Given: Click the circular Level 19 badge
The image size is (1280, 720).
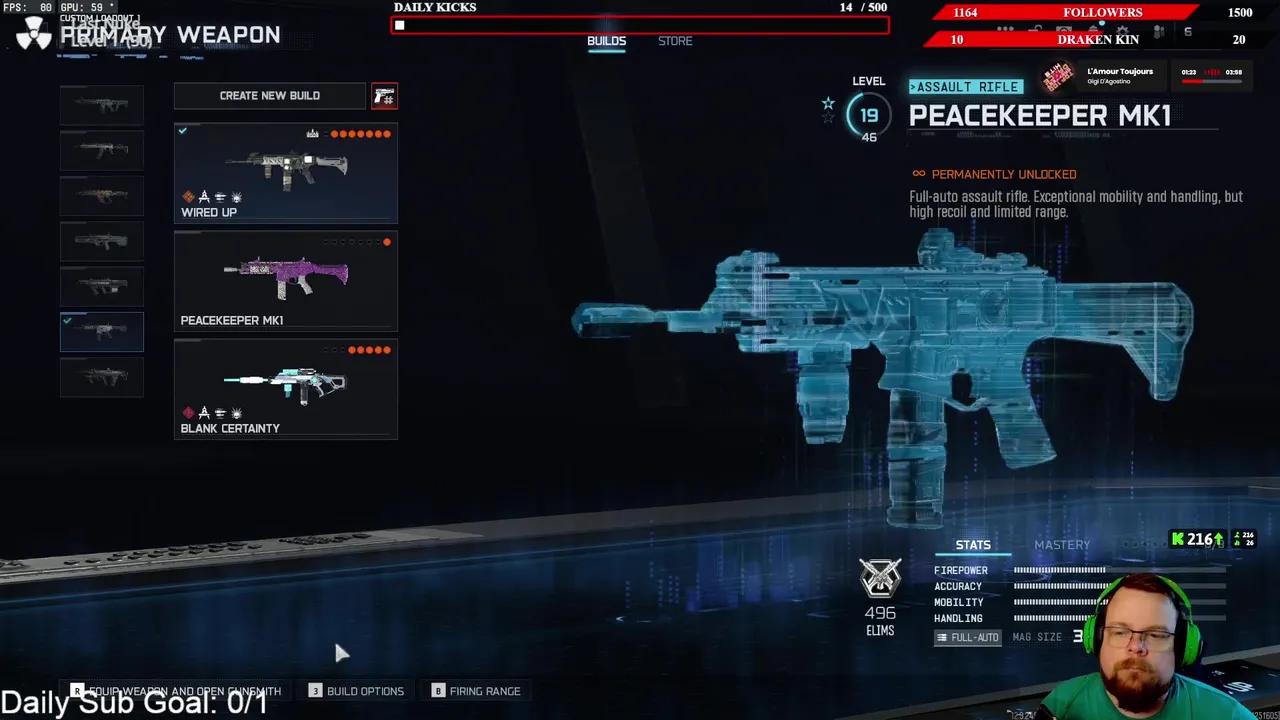Looking at the screenshot, I should (x=868, y=114).
